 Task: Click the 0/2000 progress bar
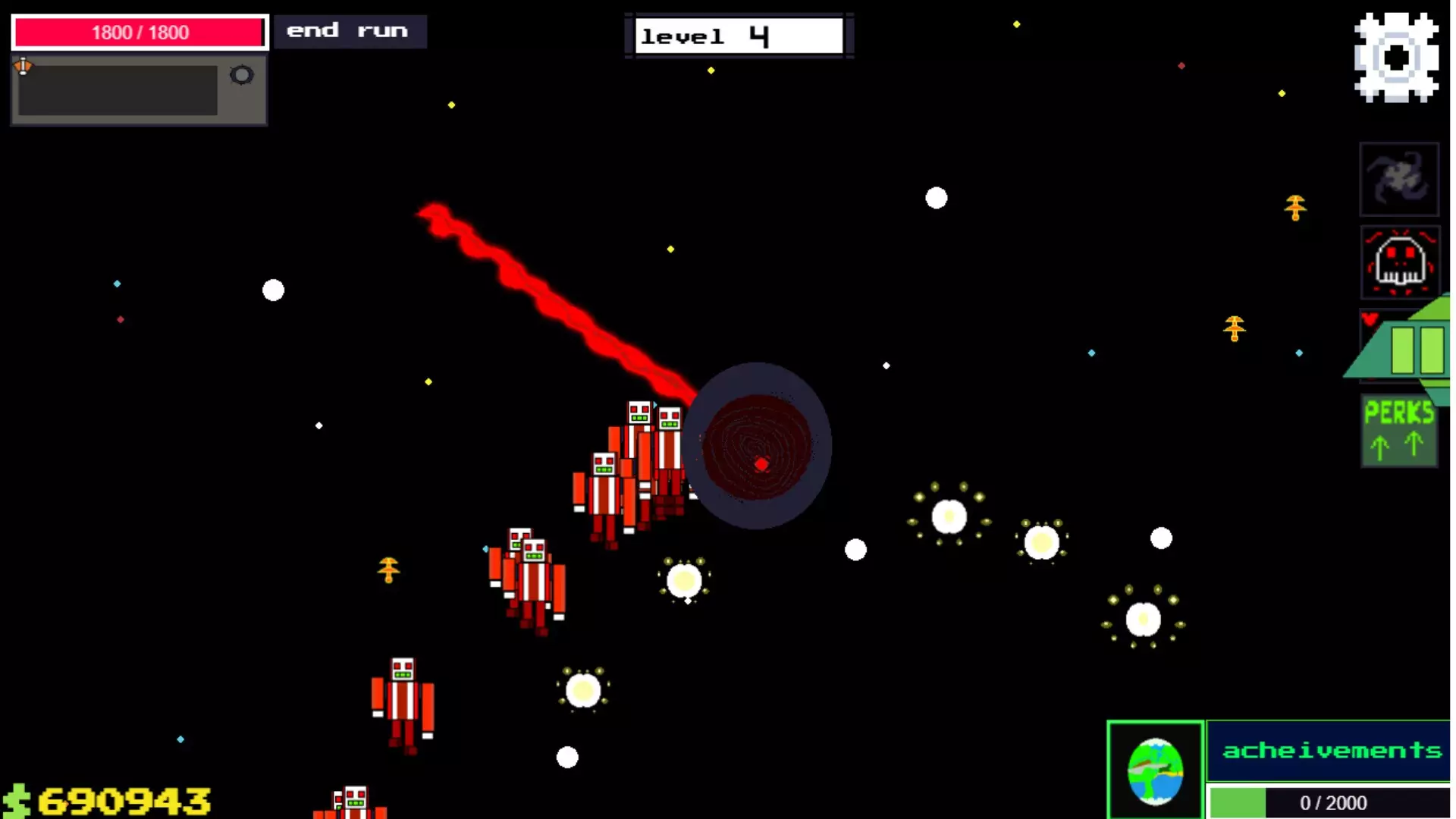[x=1331, y=802]
